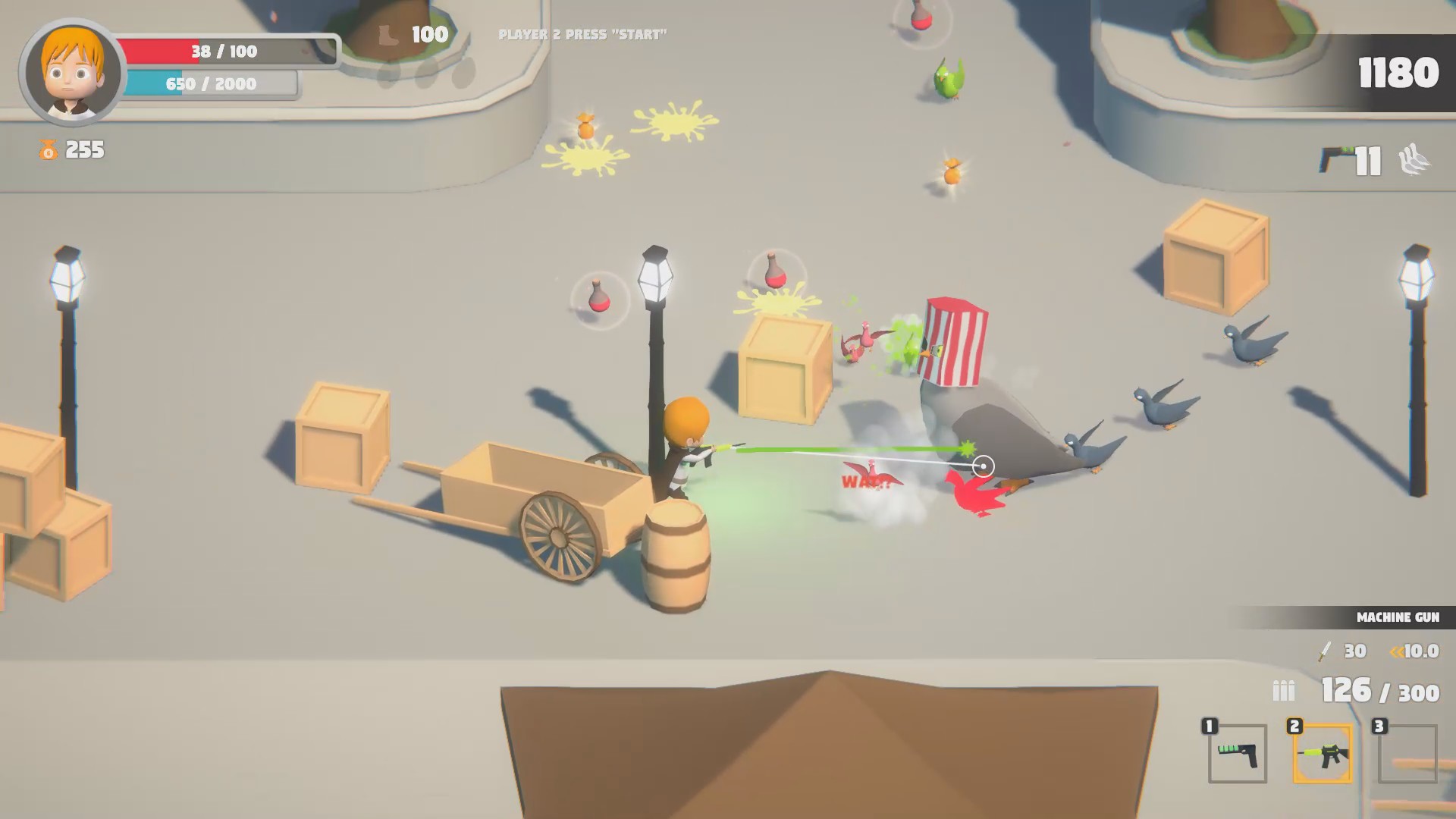Click the money bag currency icon
Viewport: 1456px width, 819px height.
point(47,149)
